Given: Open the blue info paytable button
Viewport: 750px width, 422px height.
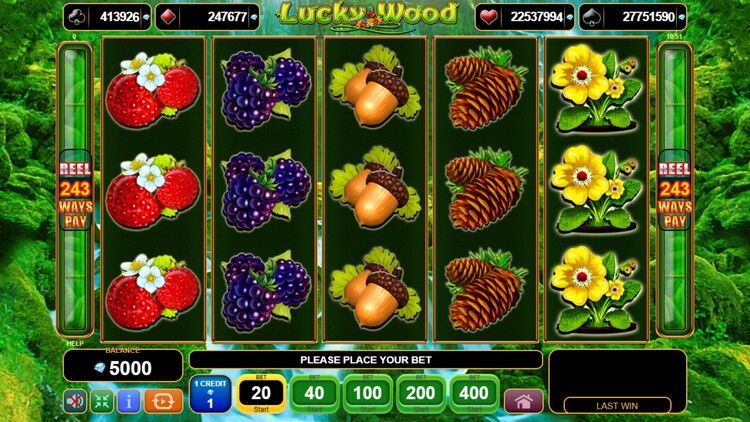Looking at the screenshot, I should 129,401.
